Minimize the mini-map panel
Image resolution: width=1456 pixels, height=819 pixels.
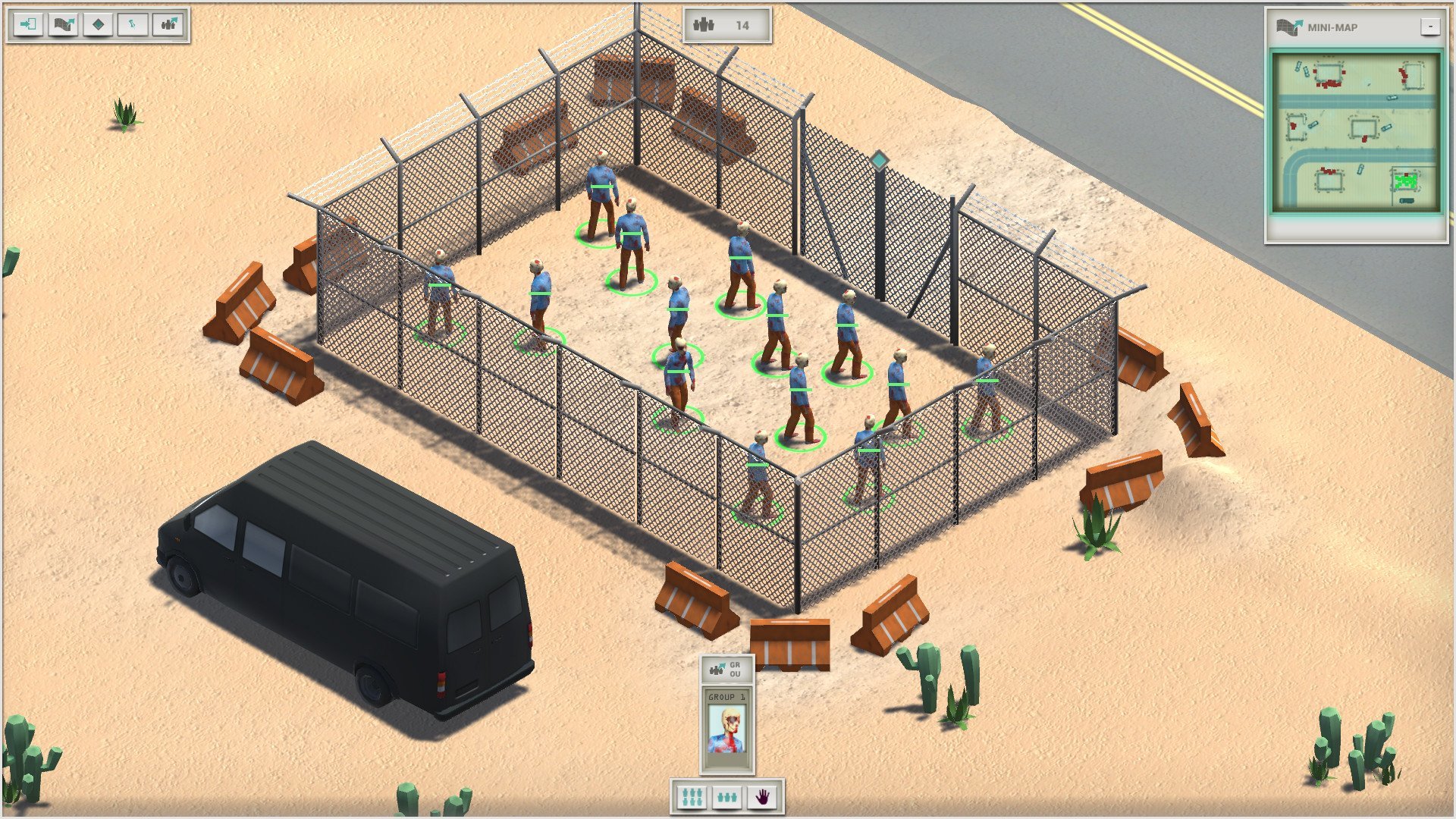pyautogui.click(x=1429, y=27)
